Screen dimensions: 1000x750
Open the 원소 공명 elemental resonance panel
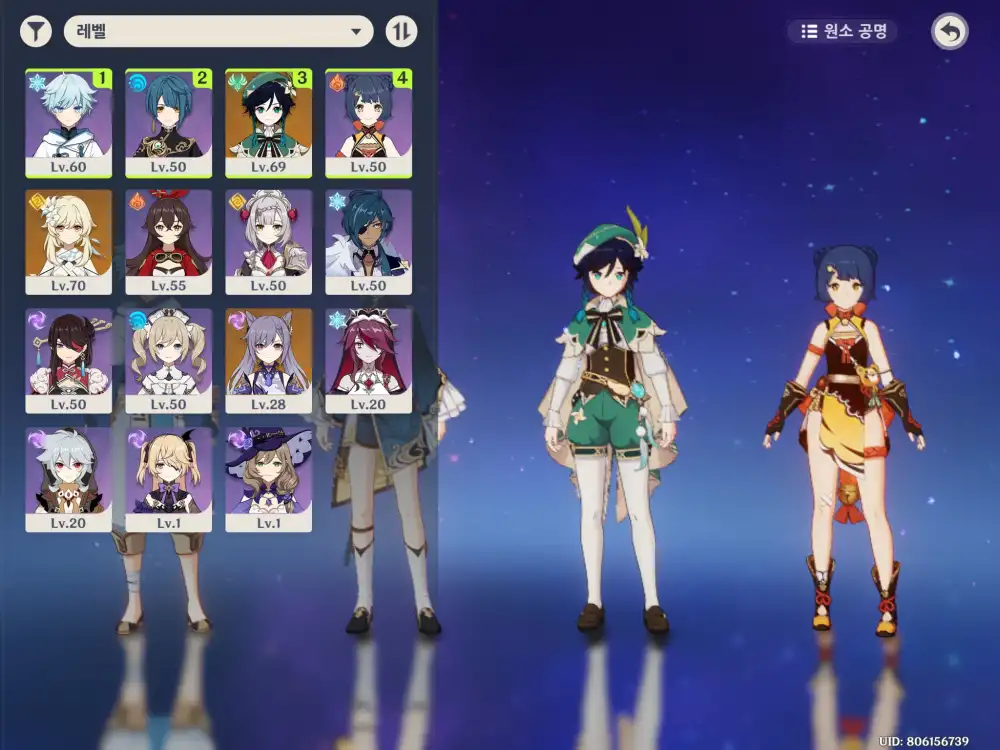click(842, 32)
